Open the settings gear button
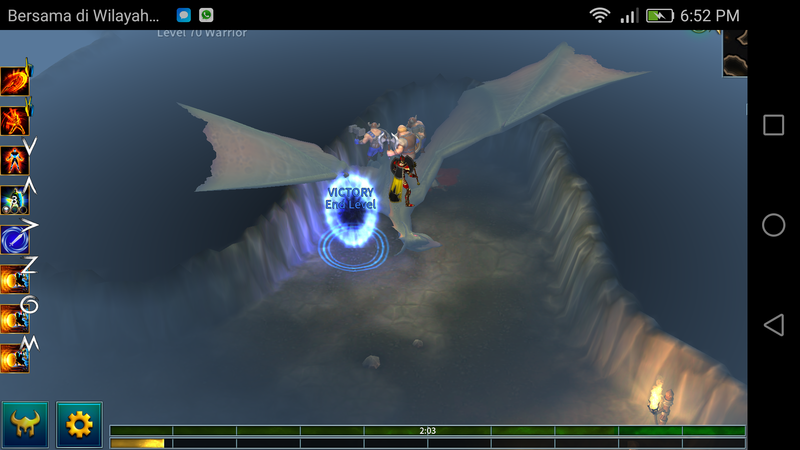This screenshot has width=800, height=450. tap(79, 425)
